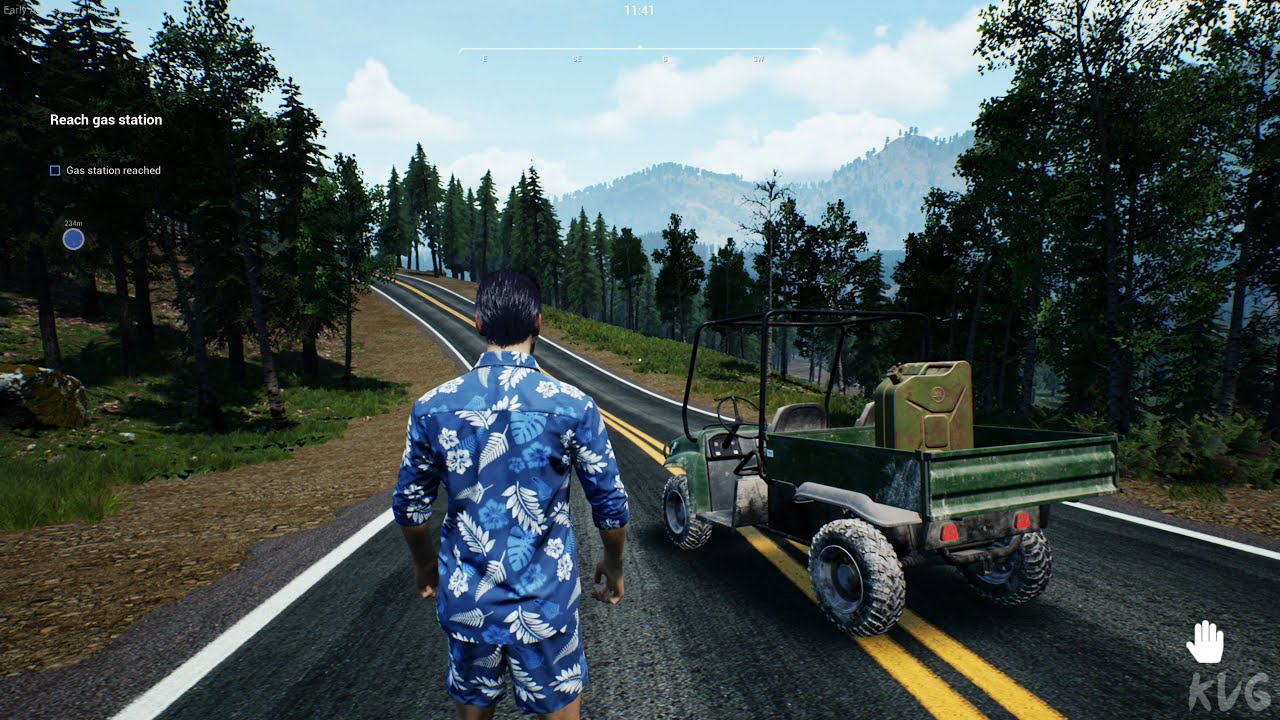Click the Reach gas station objective title

tap(106, 120)
